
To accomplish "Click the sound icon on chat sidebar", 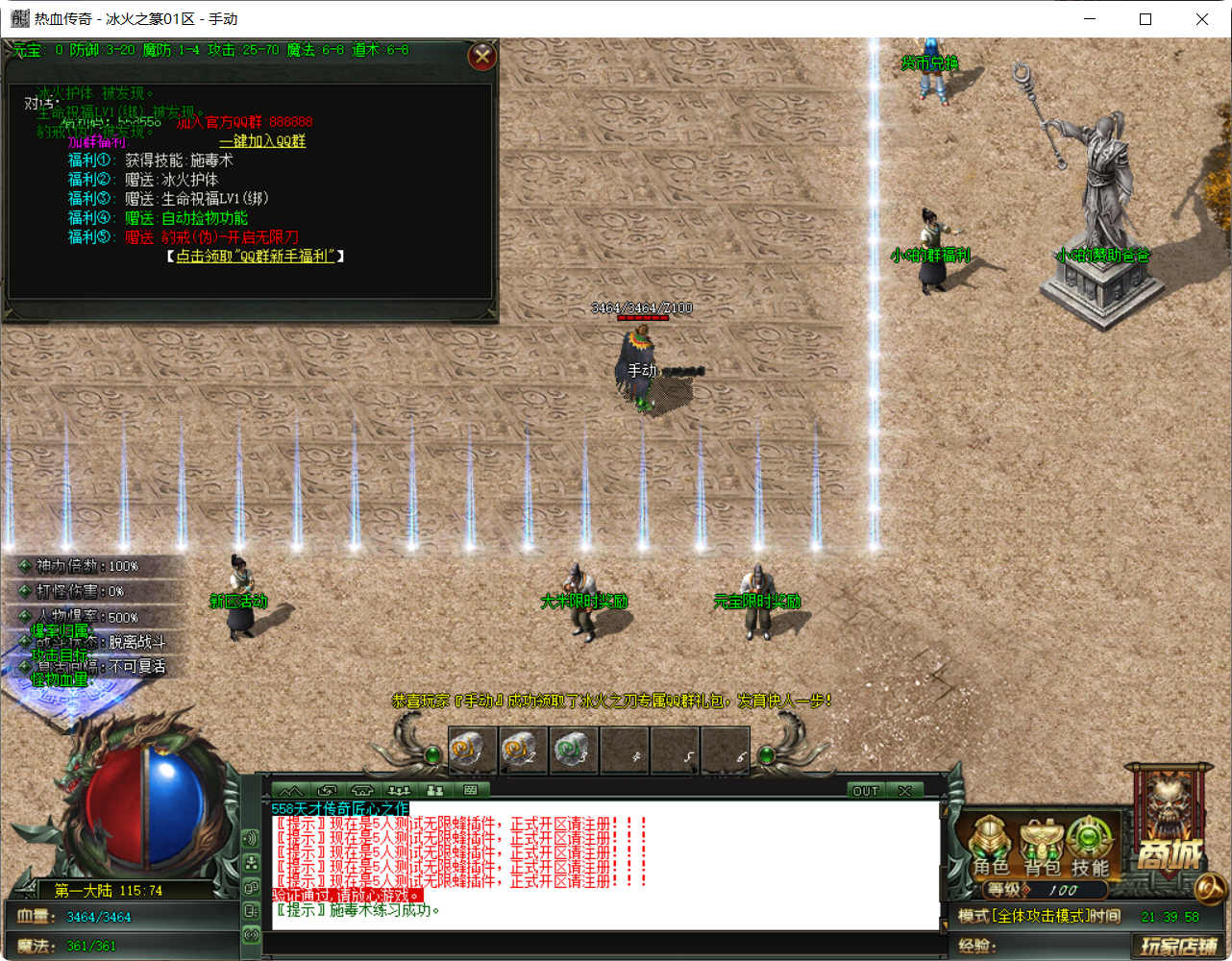I will coord(251,839).
